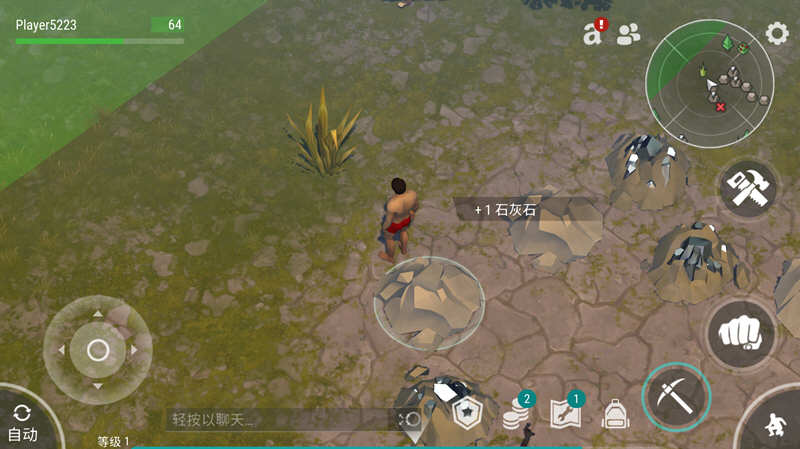Use the pickaxe gather button
The image size is (800, 449).
pos(676,397)
